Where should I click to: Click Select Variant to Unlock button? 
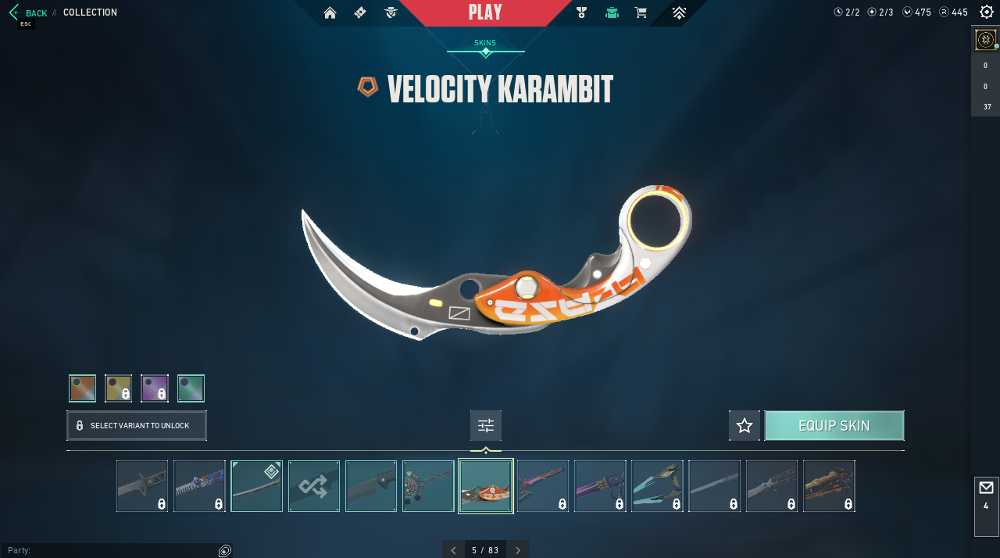(136, 425)
